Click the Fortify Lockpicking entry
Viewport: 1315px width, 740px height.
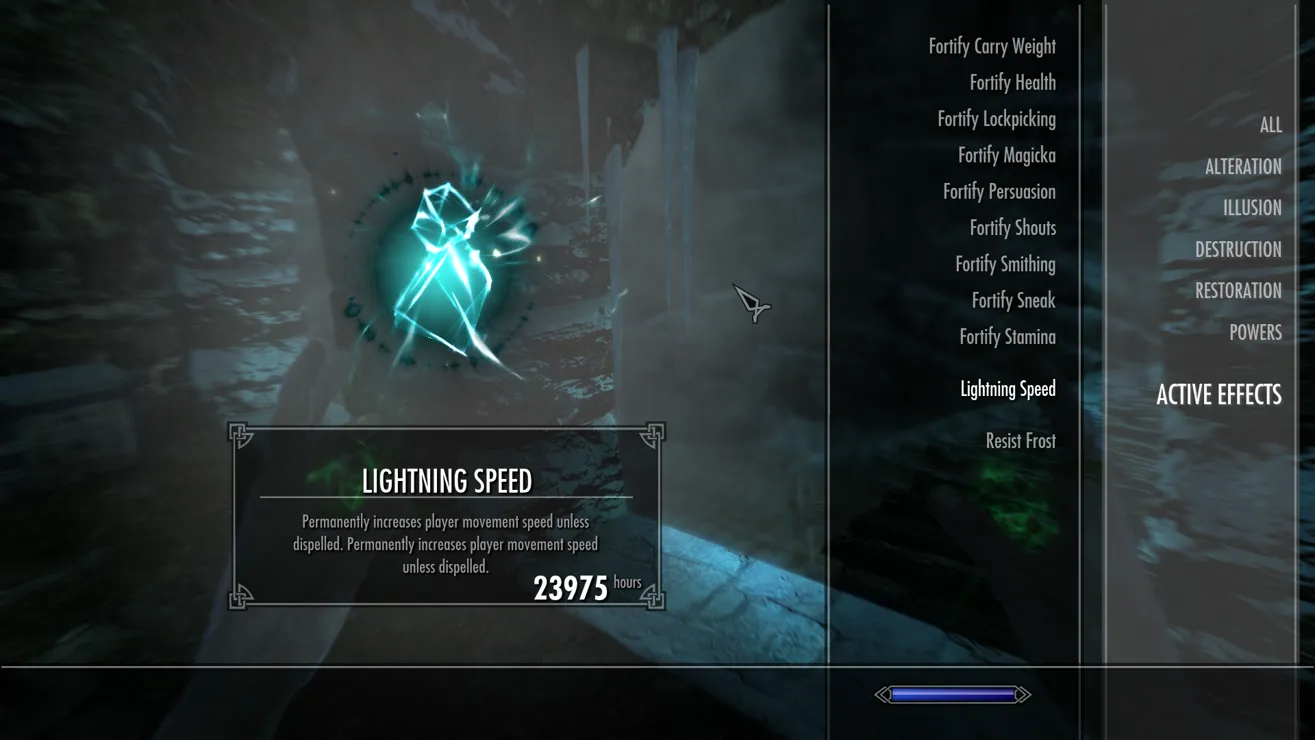[996, 119]
